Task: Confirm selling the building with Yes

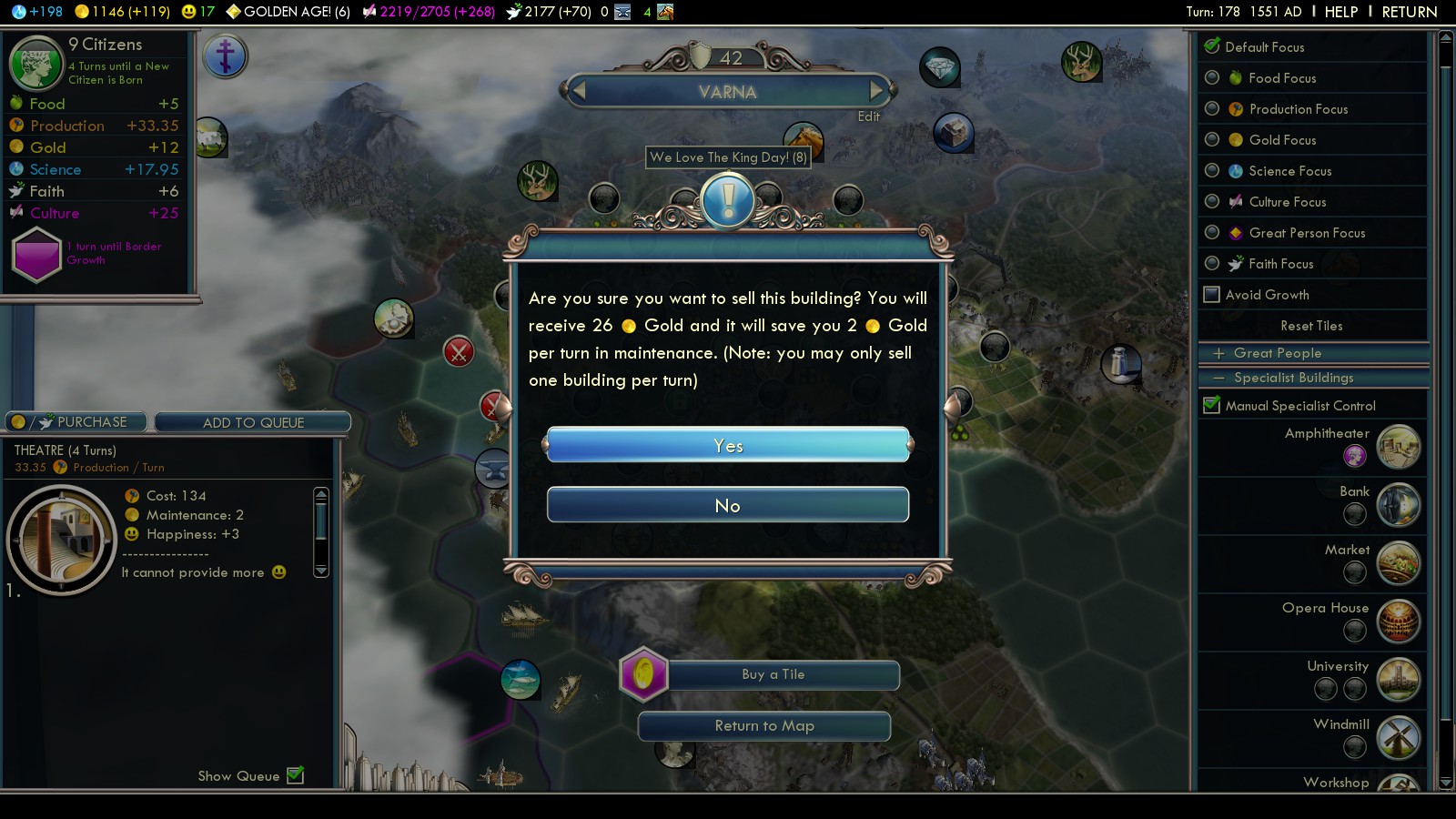Action: pyautogui.click(x=728, y=445)
